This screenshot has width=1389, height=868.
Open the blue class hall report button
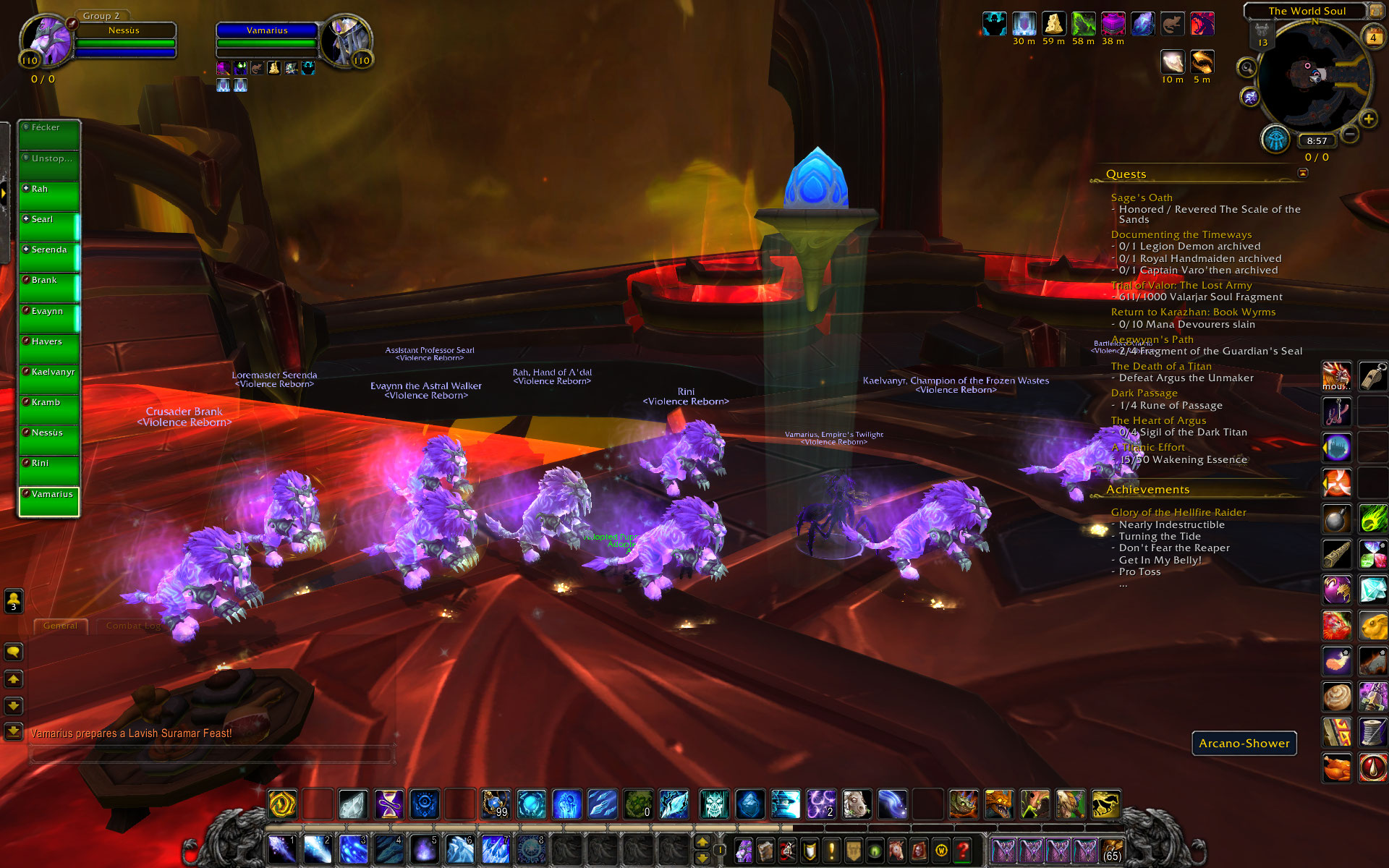(x=1275, y=139)
